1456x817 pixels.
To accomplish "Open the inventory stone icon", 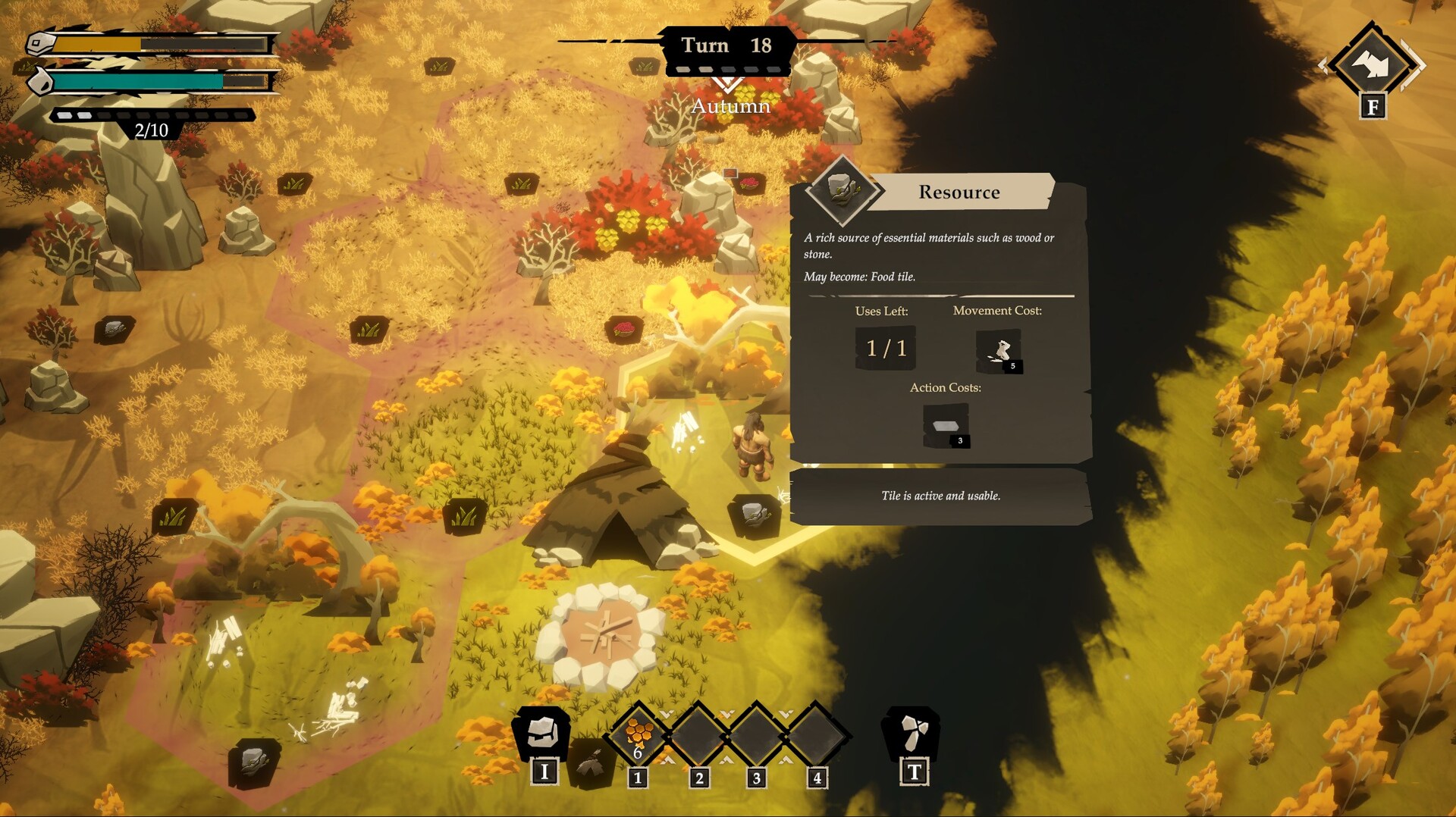I will coord(542,734).
